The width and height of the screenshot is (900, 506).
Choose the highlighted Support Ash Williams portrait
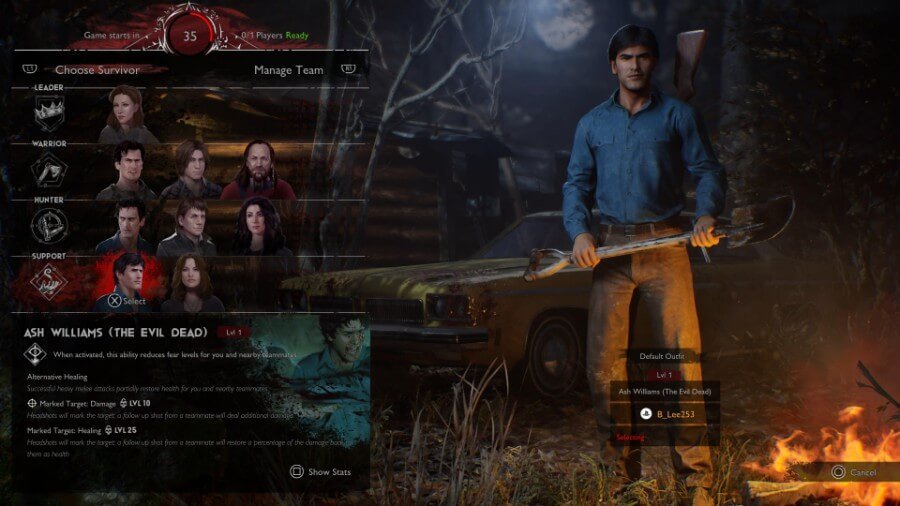coord(127,280)
